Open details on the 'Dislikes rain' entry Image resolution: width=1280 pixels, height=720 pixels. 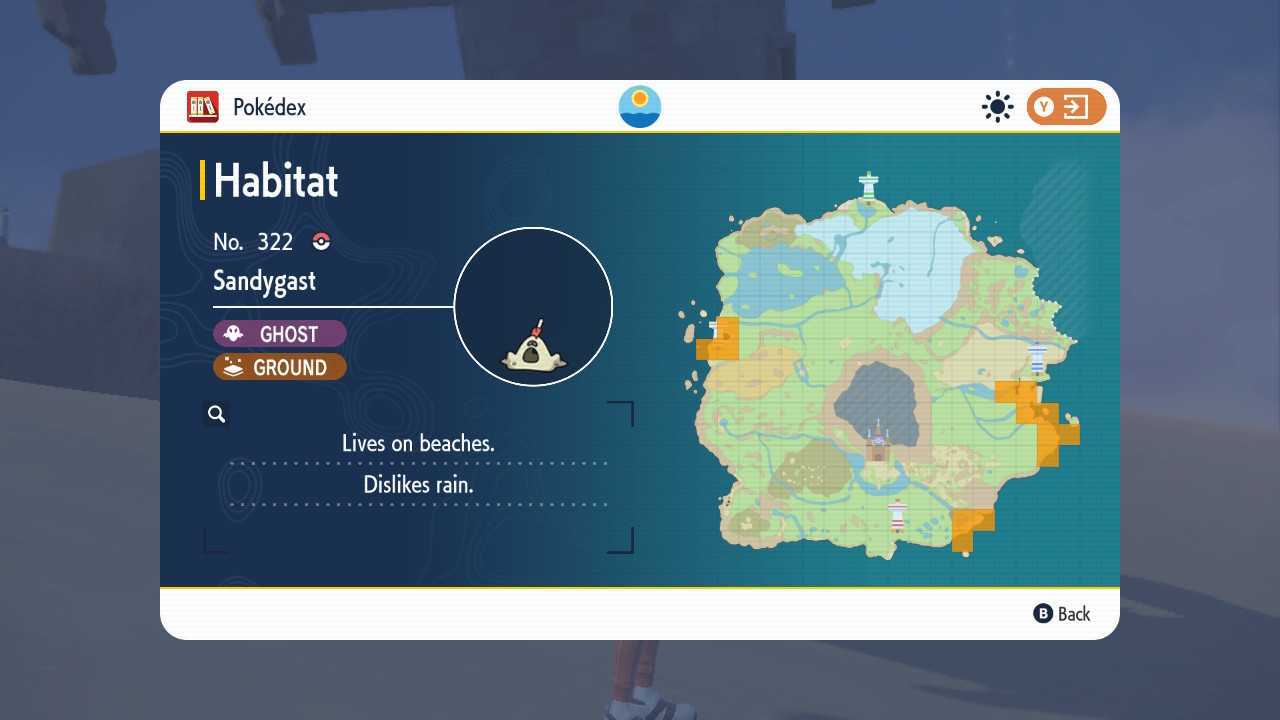(x=418, y=484)
